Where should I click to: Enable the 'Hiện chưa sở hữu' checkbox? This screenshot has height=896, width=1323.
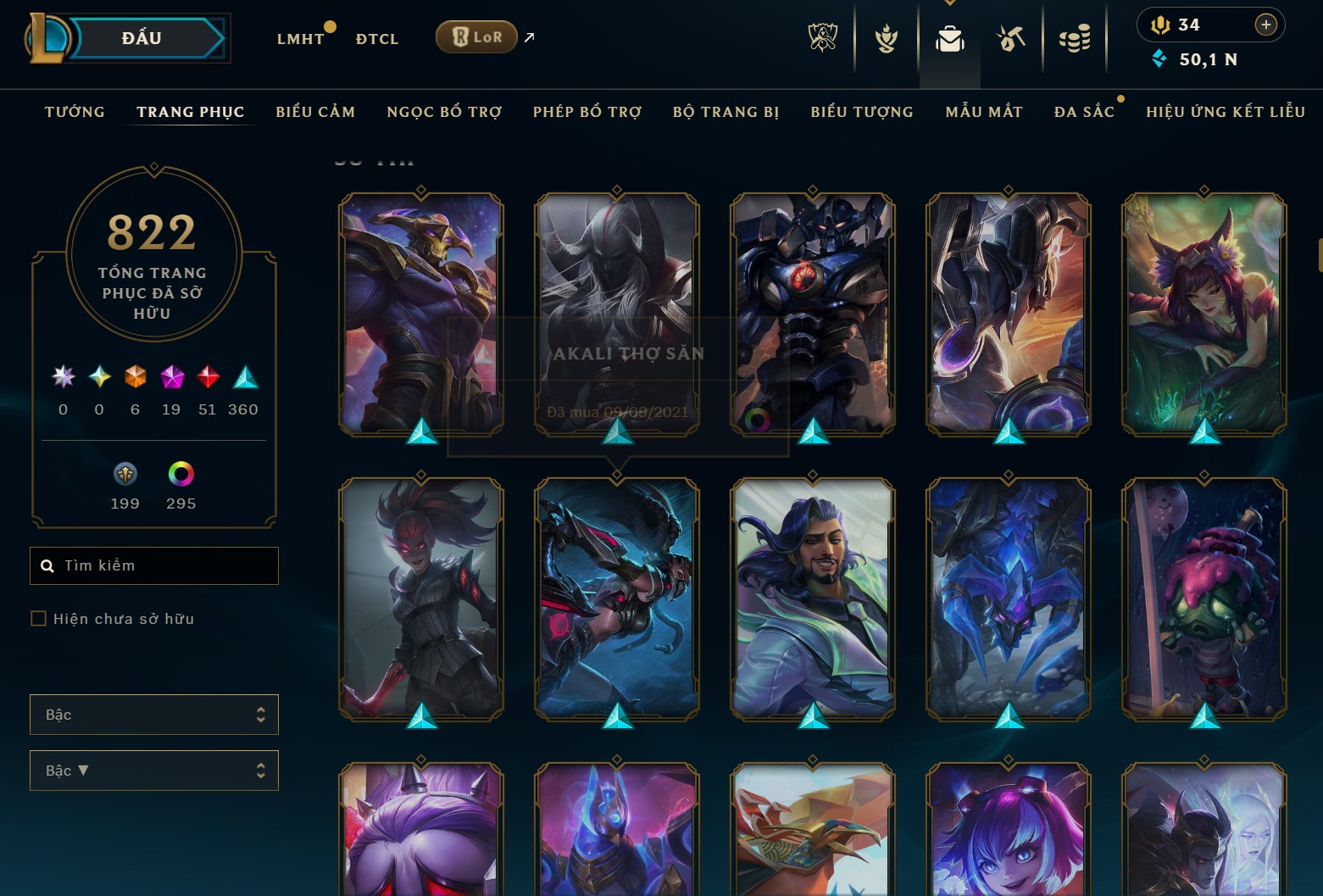(38, 618)
